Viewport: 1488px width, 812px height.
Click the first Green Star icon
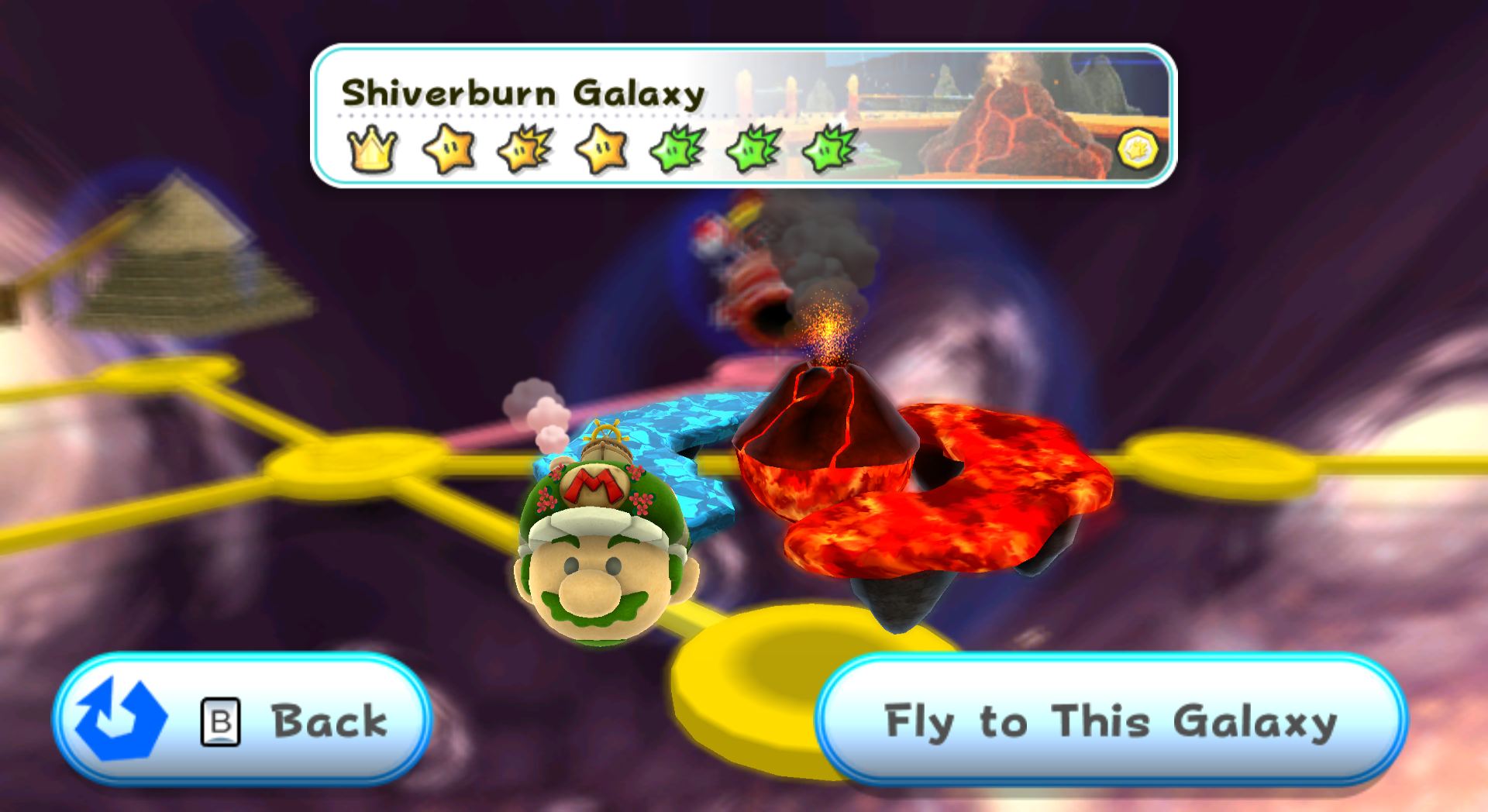click(x=673, y=149)
